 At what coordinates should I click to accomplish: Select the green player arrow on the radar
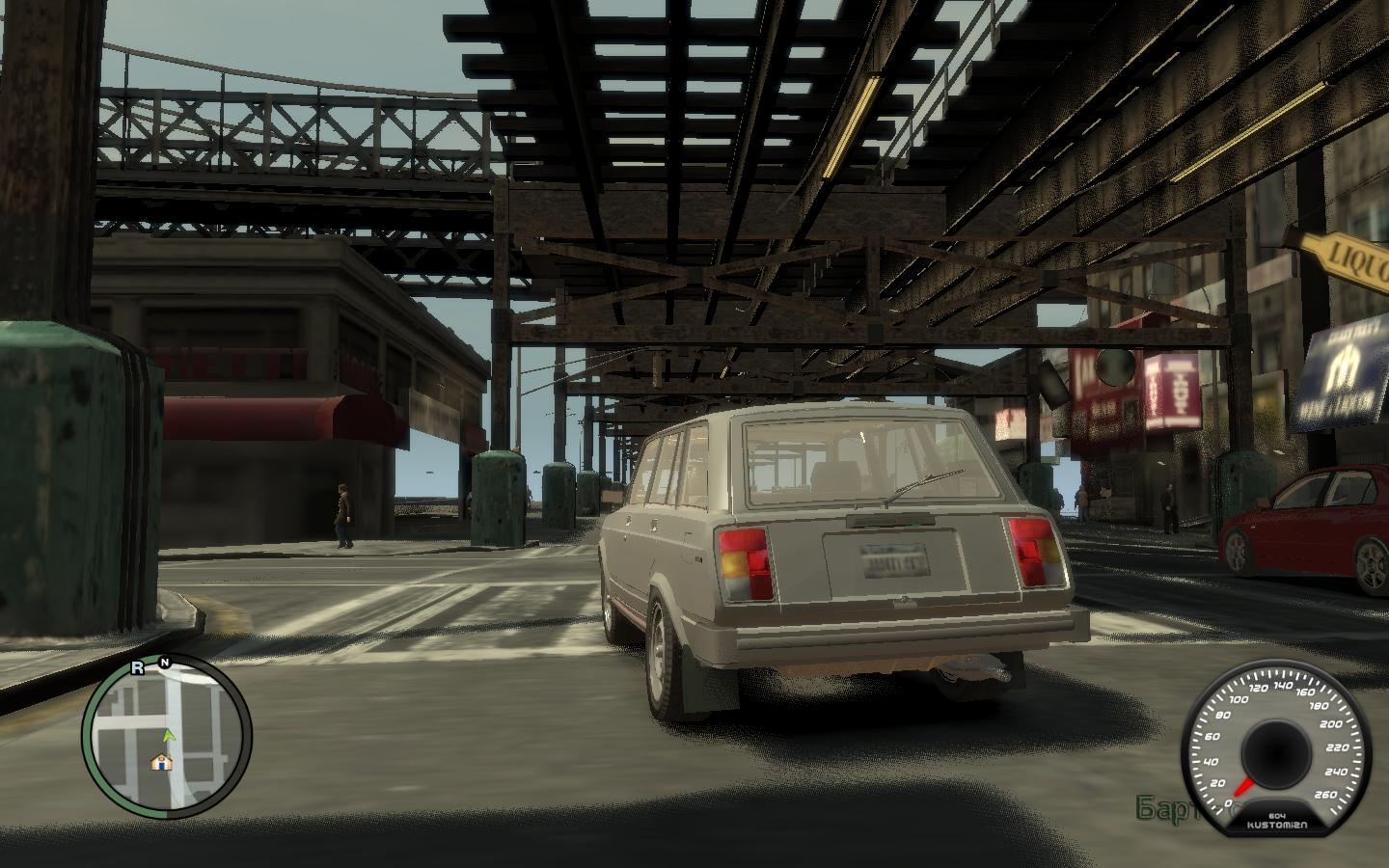(x=170, y=736)
